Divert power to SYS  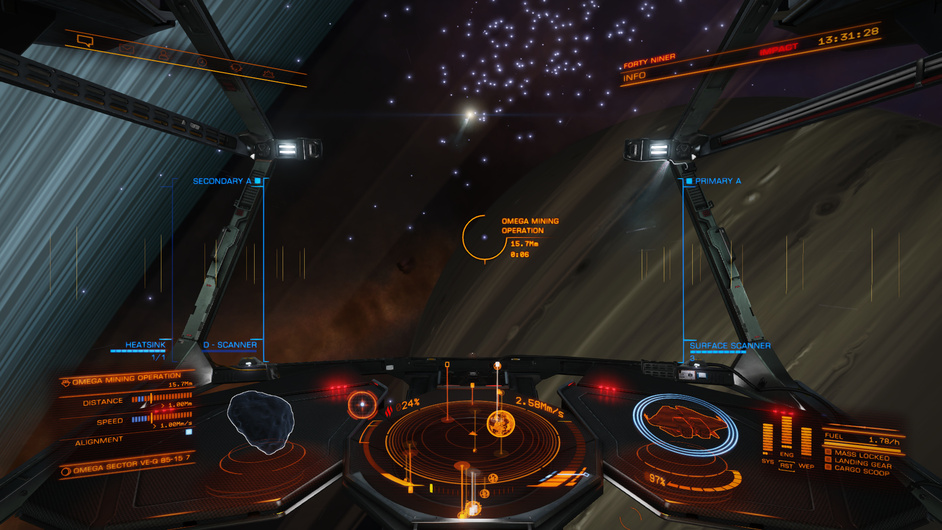pyautogui.click(x=768, y=463)
